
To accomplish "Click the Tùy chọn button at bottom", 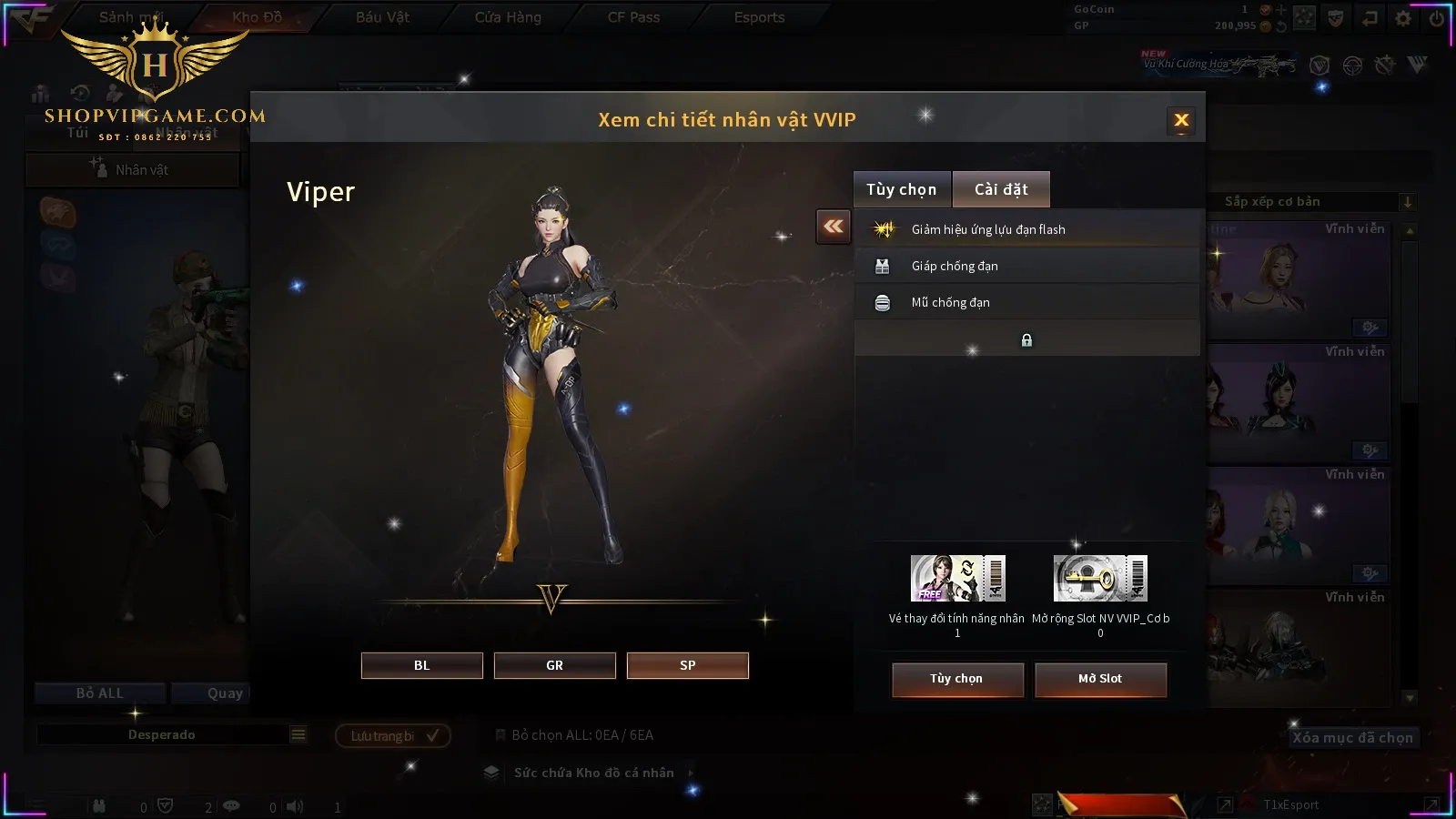I will pos(956,679).
